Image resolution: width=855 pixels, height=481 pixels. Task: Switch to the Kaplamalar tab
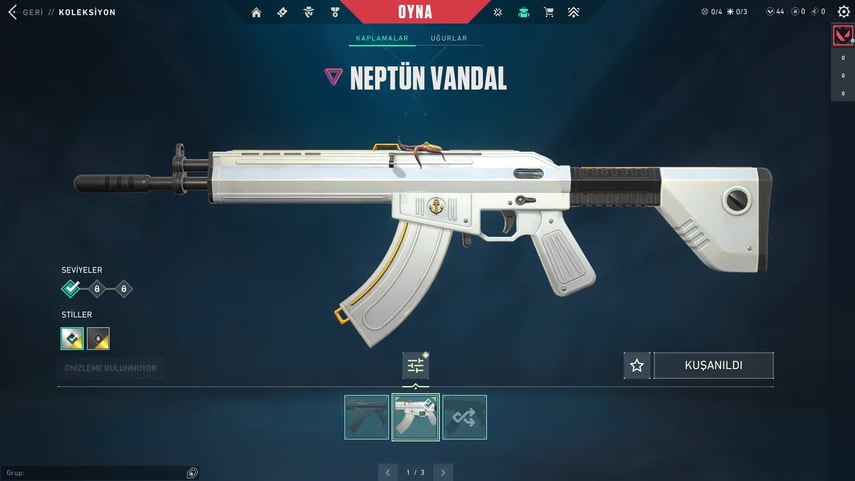coord(378,39)
